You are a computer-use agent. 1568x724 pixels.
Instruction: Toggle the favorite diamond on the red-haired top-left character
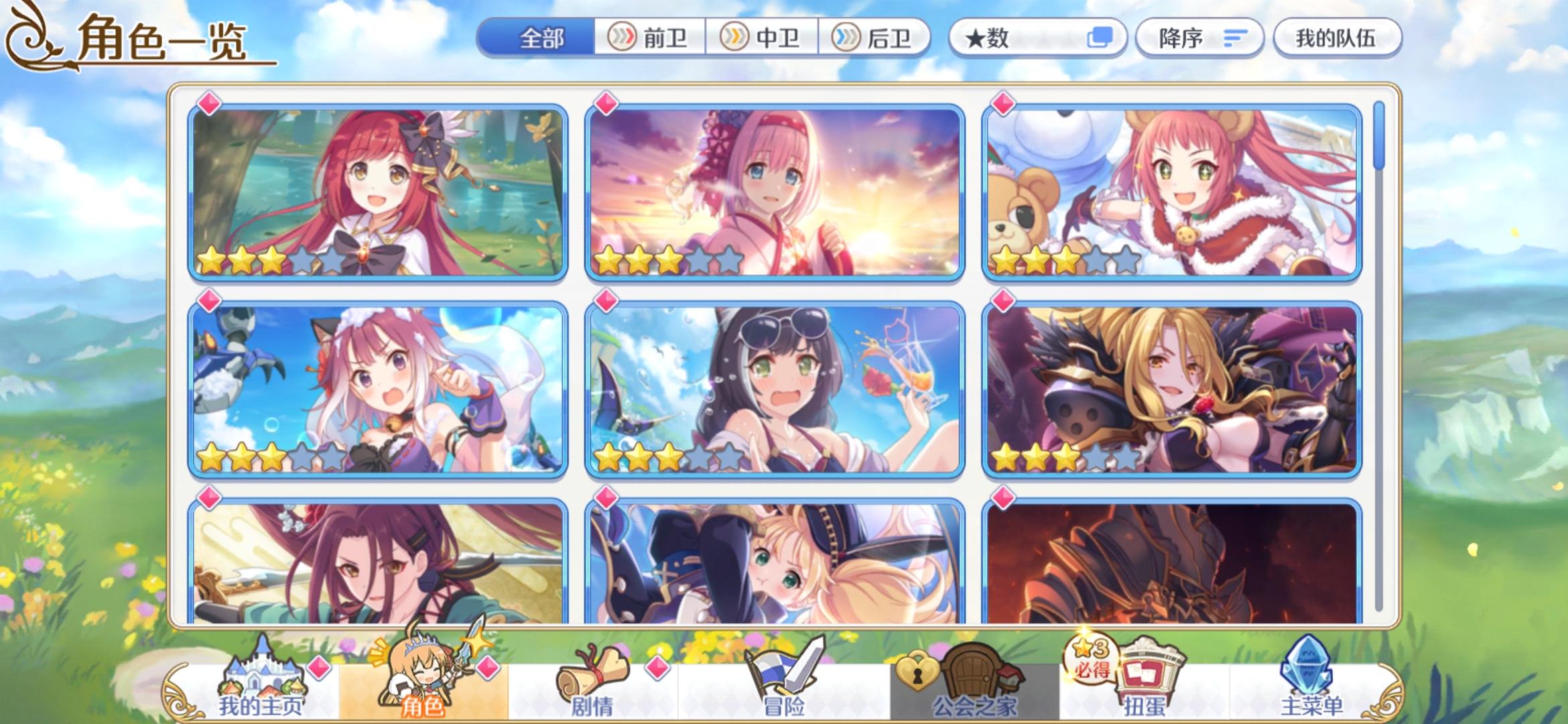210,104
